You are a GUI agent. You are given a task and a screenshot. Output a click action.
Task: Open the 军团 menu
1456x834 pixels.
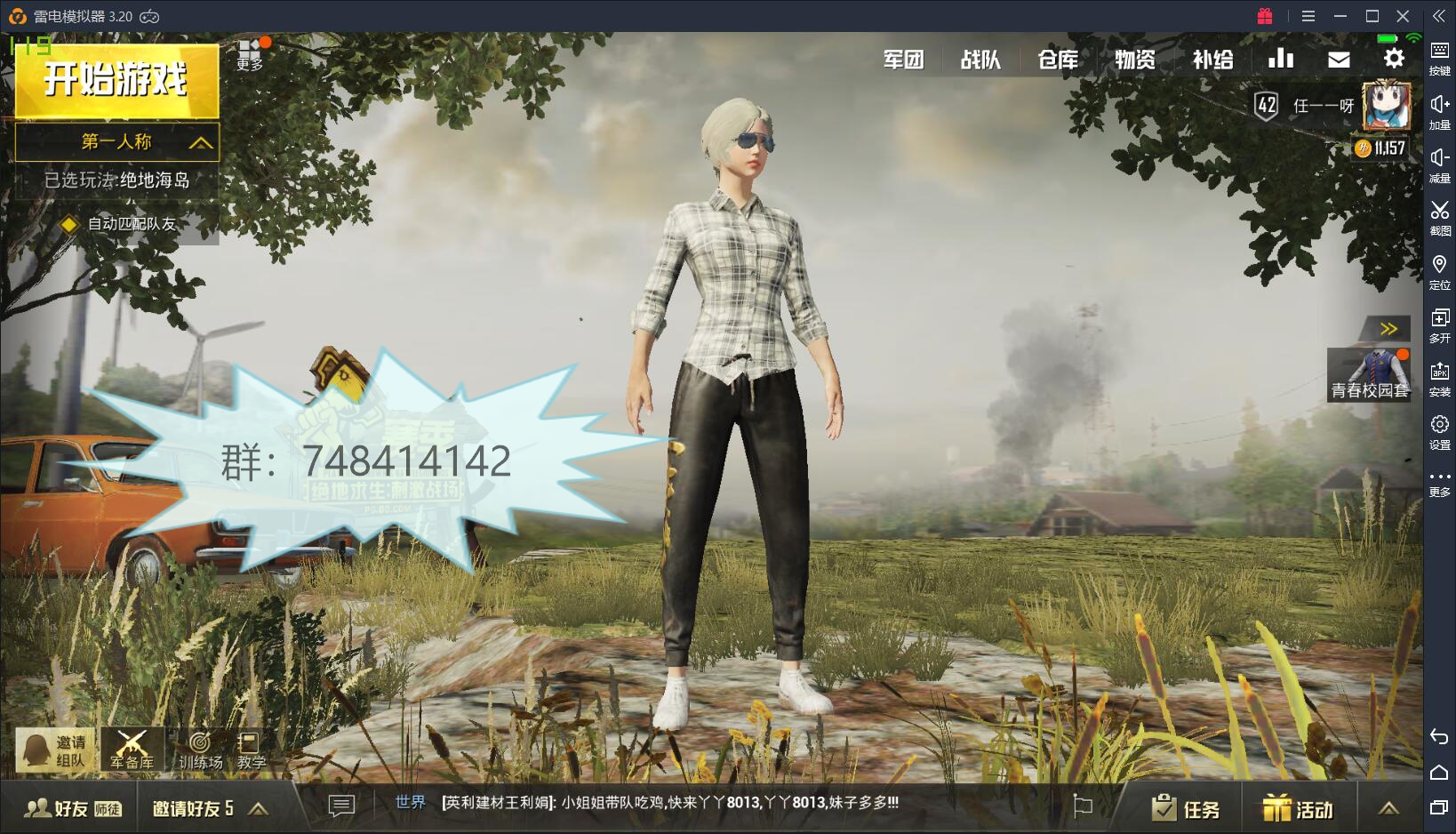(x=903, y=60)
